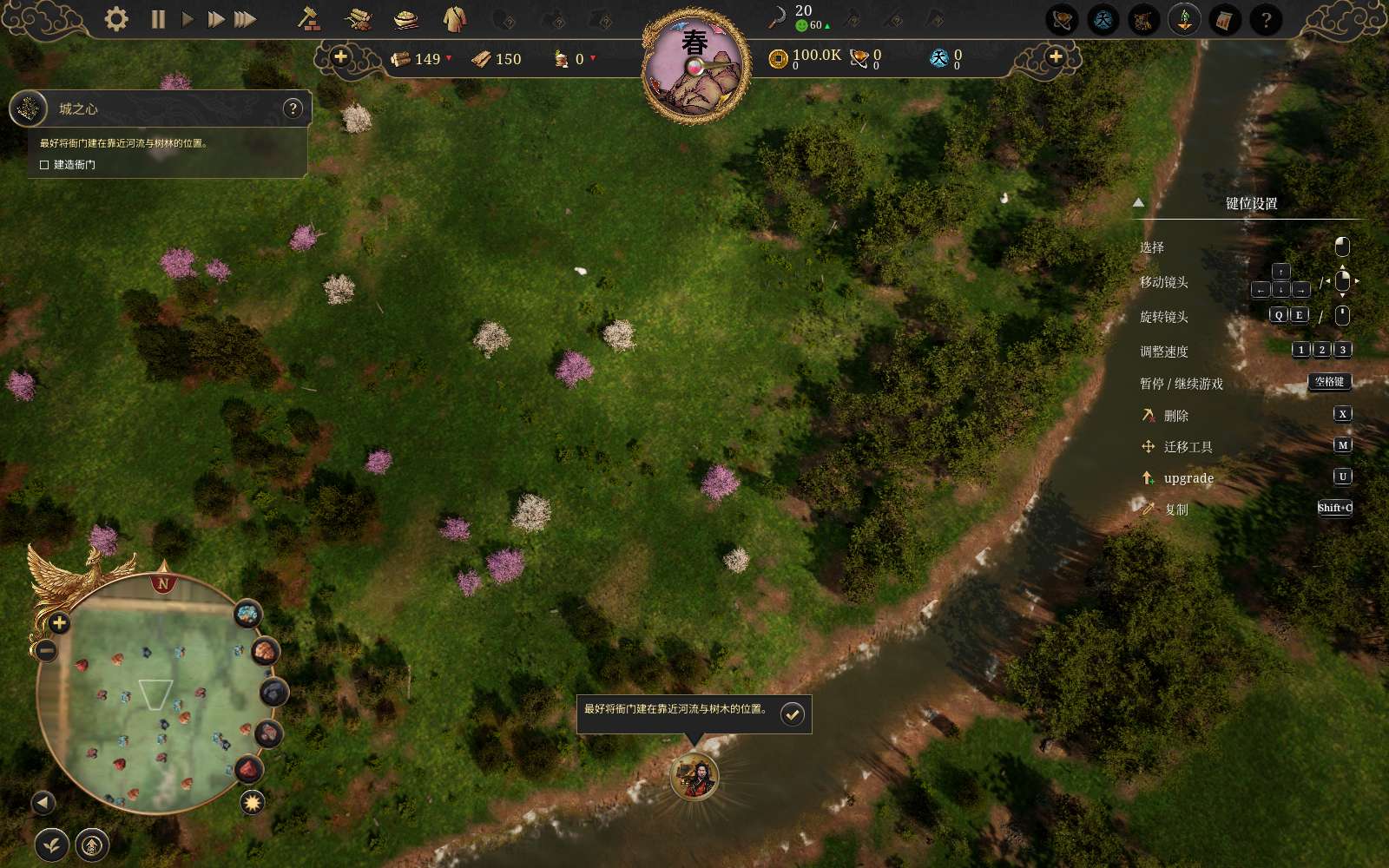This screenshot has width=1389, height=868.
Task: Confirm the advisor hint with the checkmark
Action: tap(792, 714)
